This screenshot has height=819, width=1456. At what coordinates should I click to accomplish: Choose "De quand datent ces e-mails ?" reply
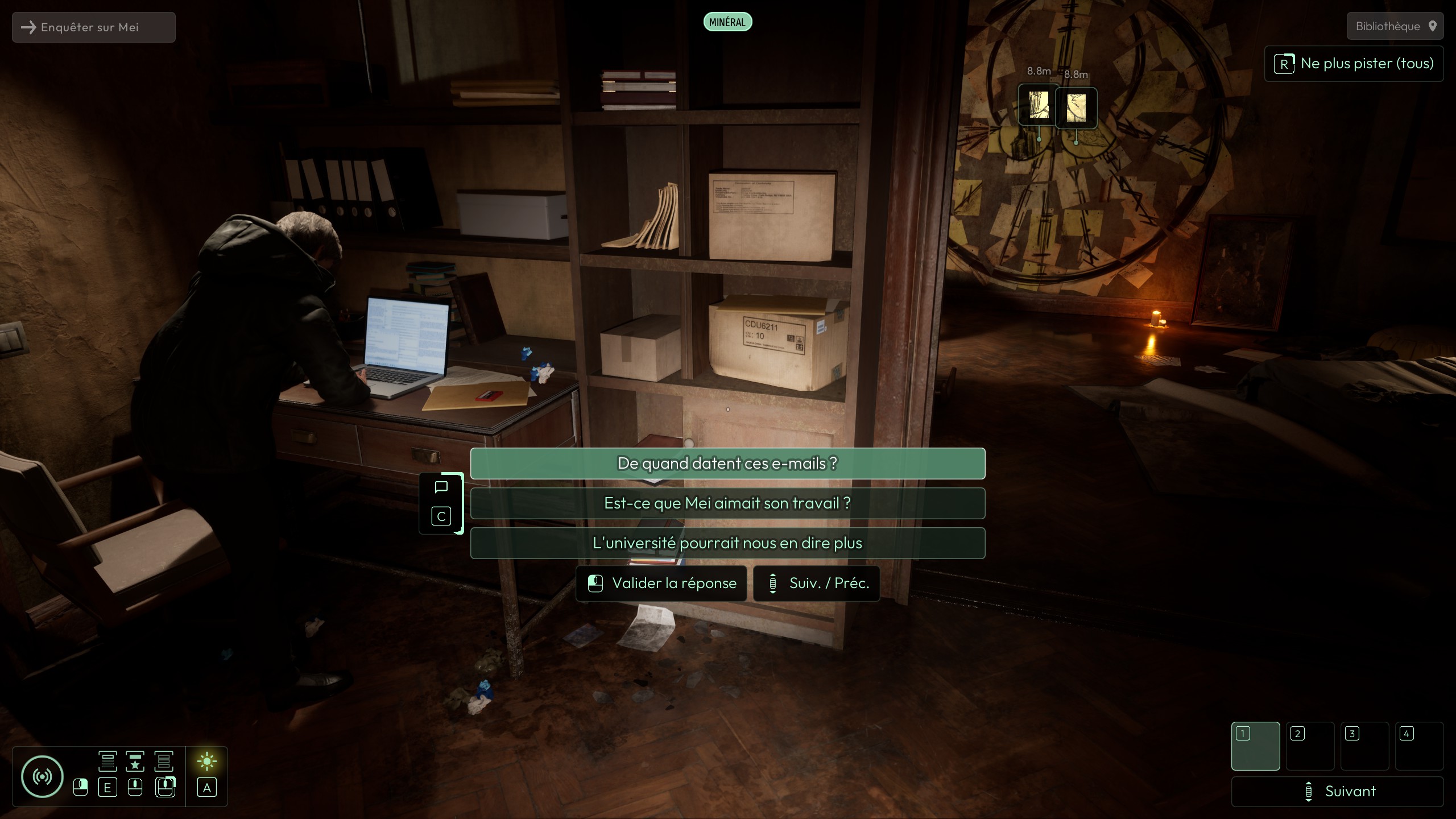pyautogui.click(x=727, y=464)
